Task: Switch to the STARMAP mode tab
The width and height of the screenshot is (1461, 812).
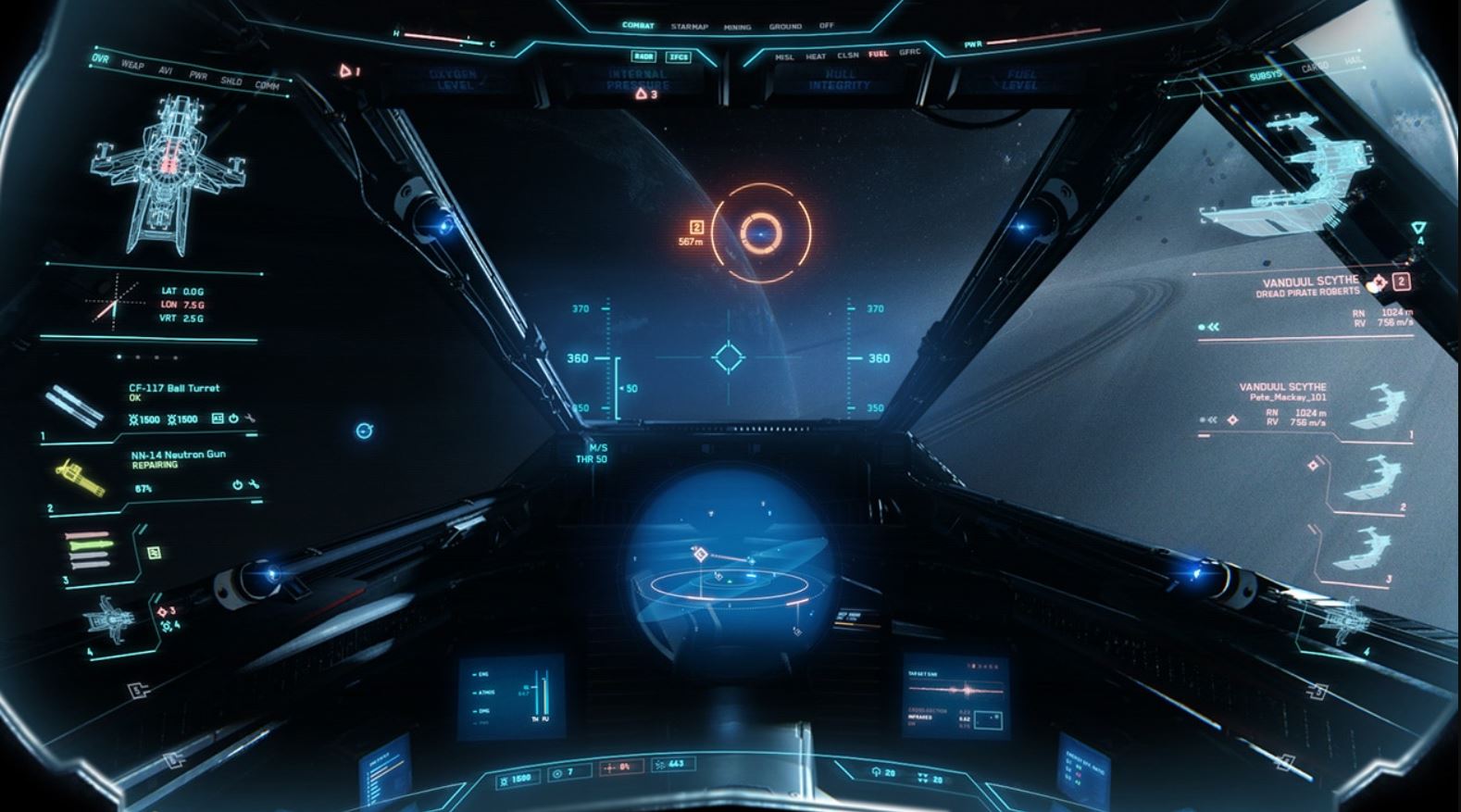Action: [x=689, y=27]
